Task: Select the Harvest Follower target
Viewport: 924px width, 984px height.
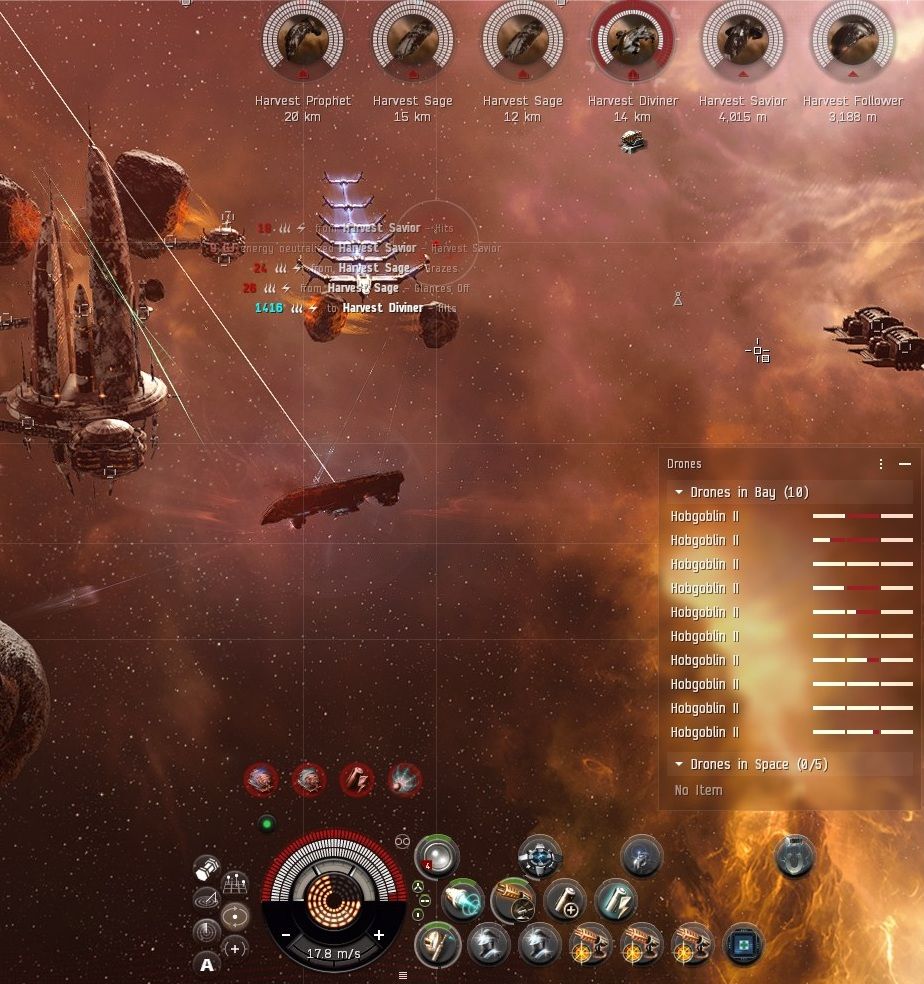Action: pyautogui.click(x=852, y=40)
